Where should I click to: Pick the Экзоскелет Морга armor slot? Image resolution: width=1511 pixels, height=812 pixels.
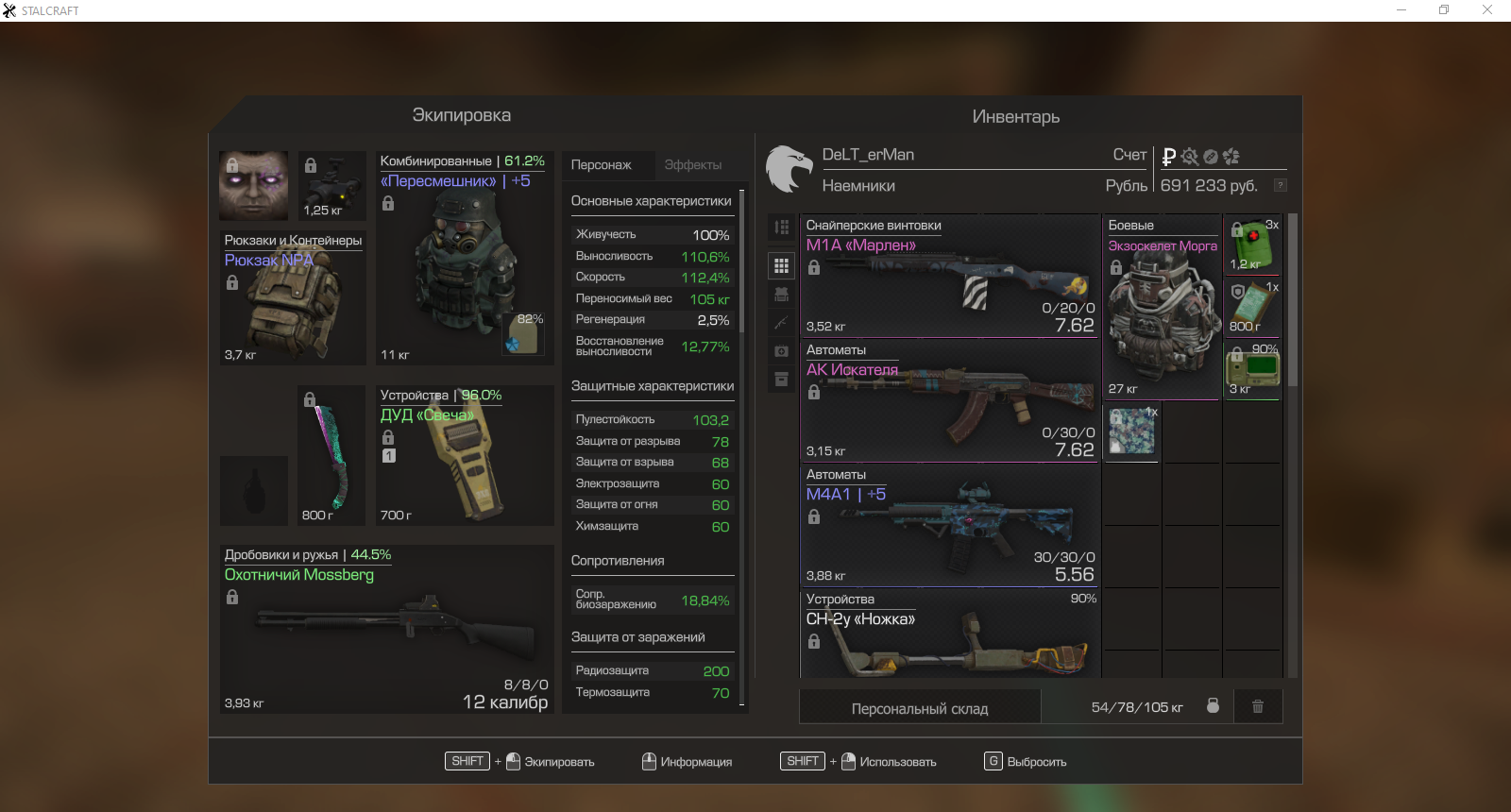[1163, 308]
